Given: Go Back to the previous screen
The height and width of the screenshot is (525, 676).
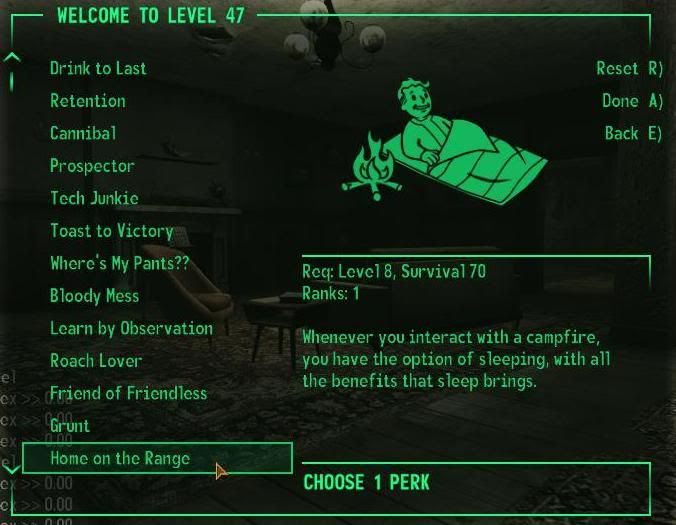Looking at the screenshot, I should pos(633,133).
